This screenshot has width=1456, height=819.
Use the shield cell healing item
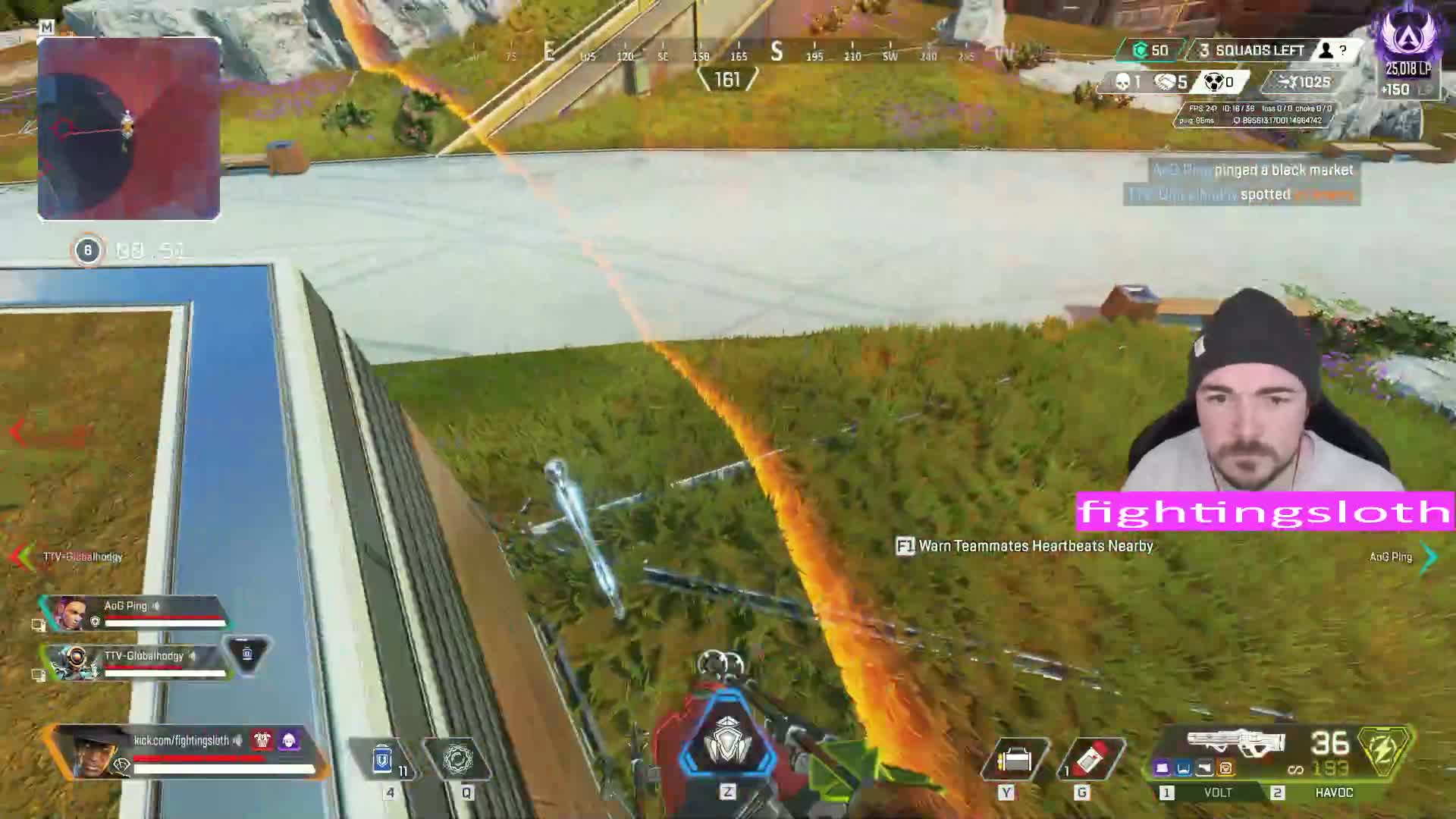(x=384, y=759)
